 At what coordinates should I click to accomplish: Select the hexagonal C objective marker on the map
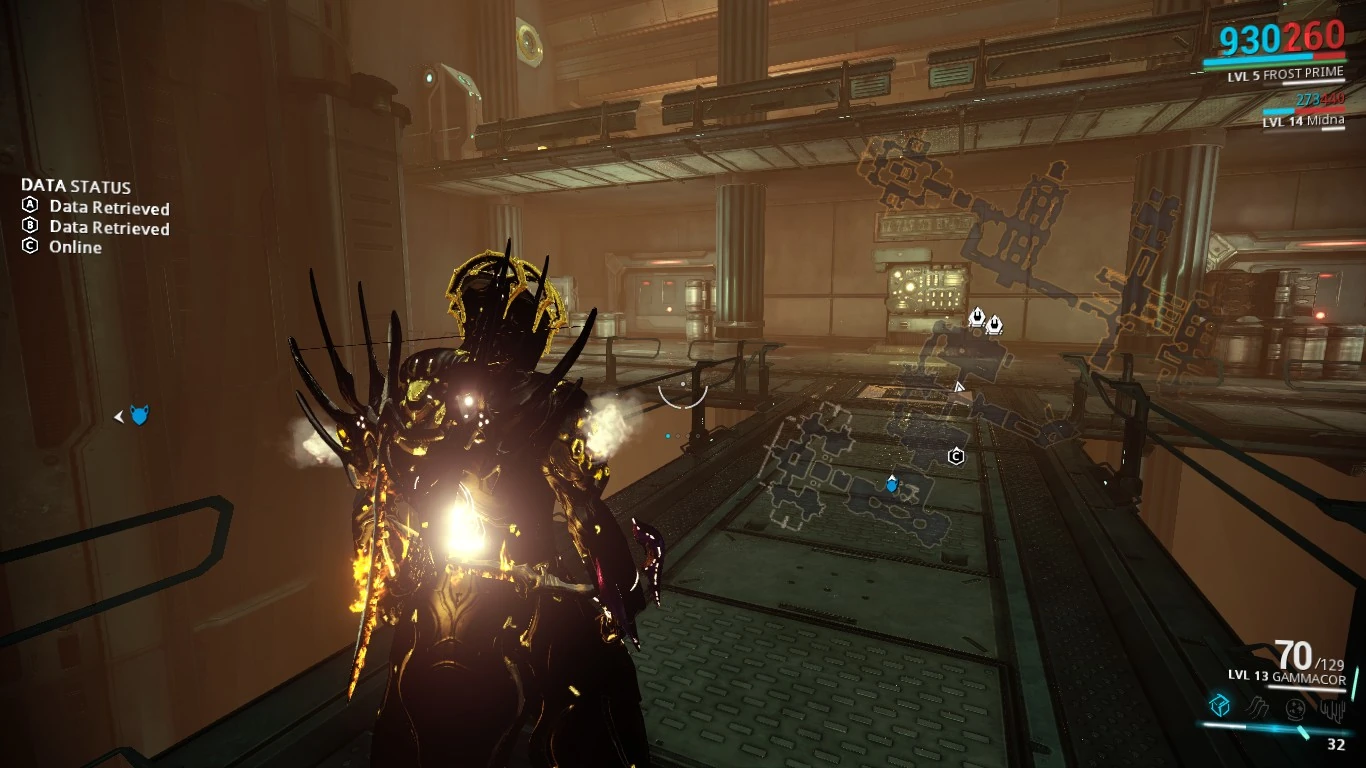point(956,457)
